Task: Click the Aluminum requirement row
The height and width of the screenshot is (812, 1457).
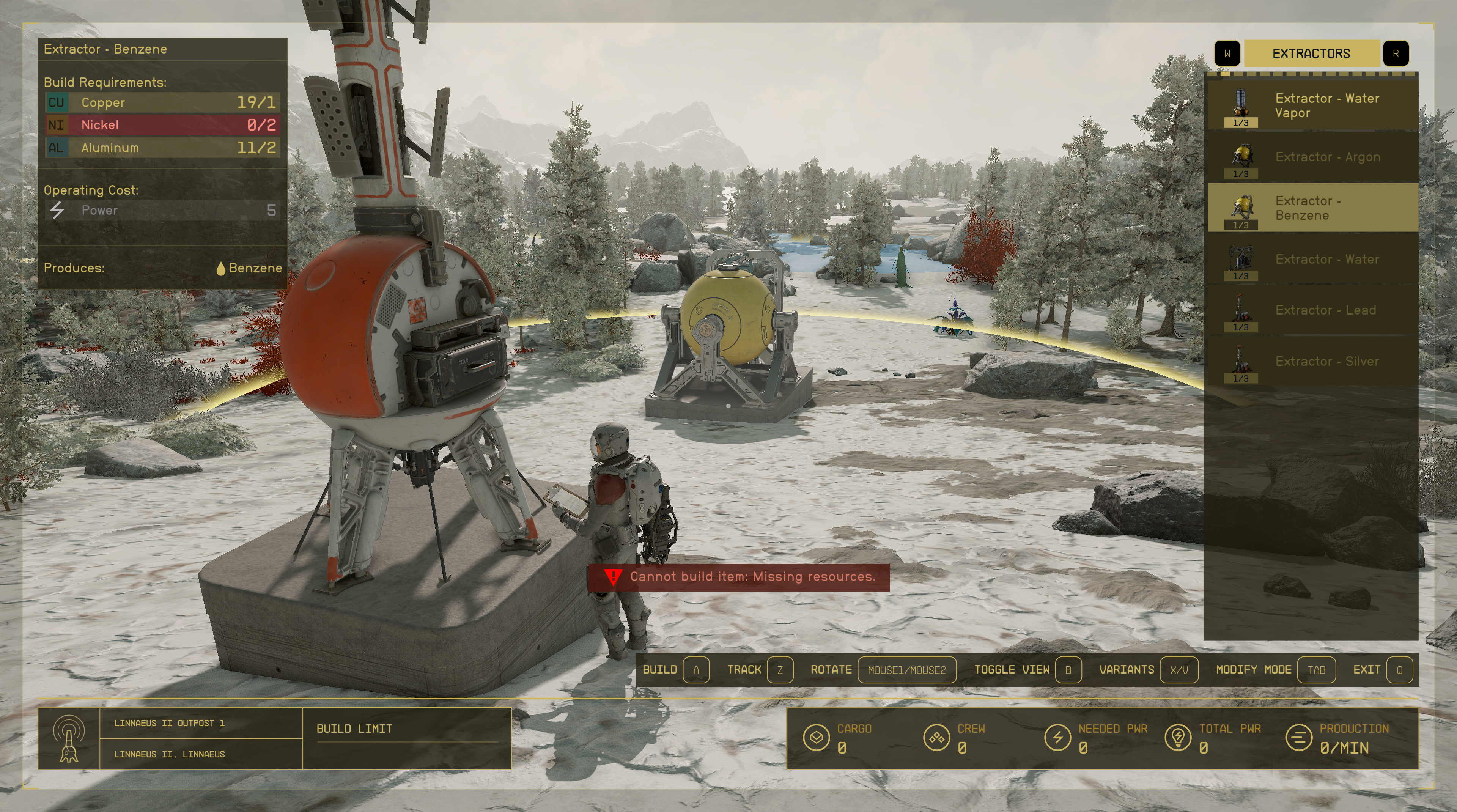Action: click(x=162, y=148)
